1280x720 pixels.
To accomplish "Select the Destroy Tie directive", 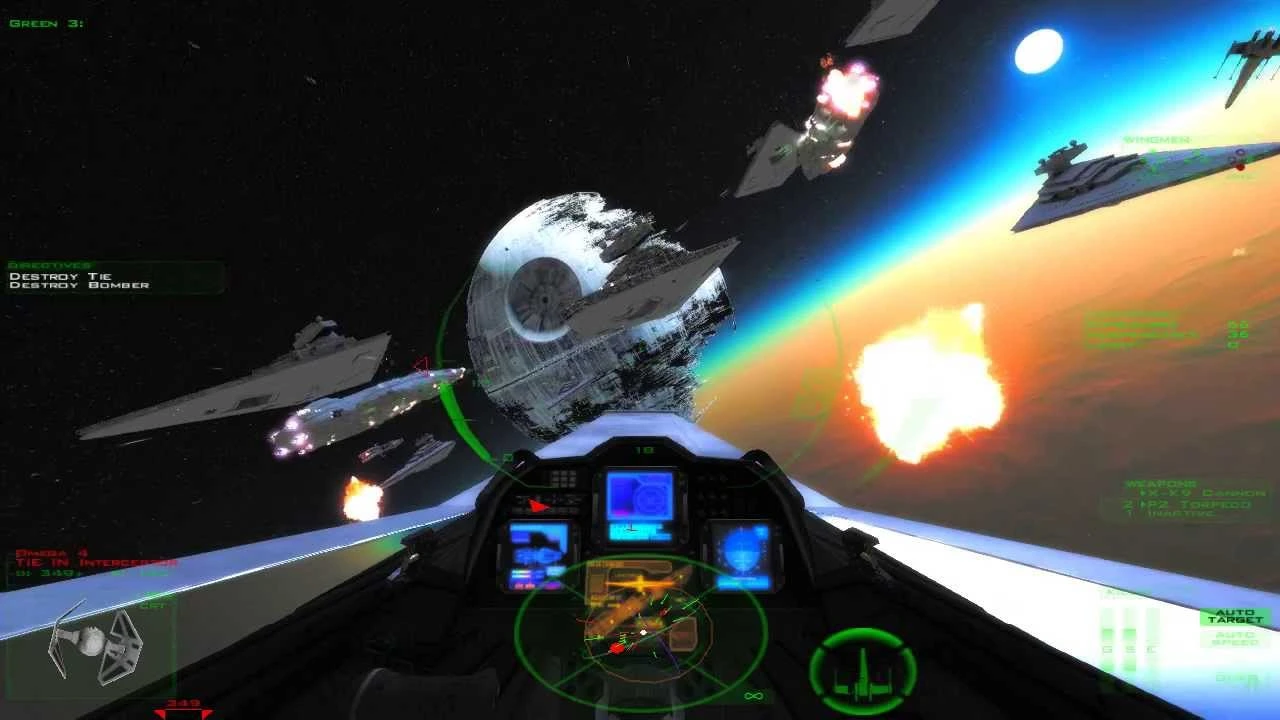I will pyautogui.click(x=61, y=276).
